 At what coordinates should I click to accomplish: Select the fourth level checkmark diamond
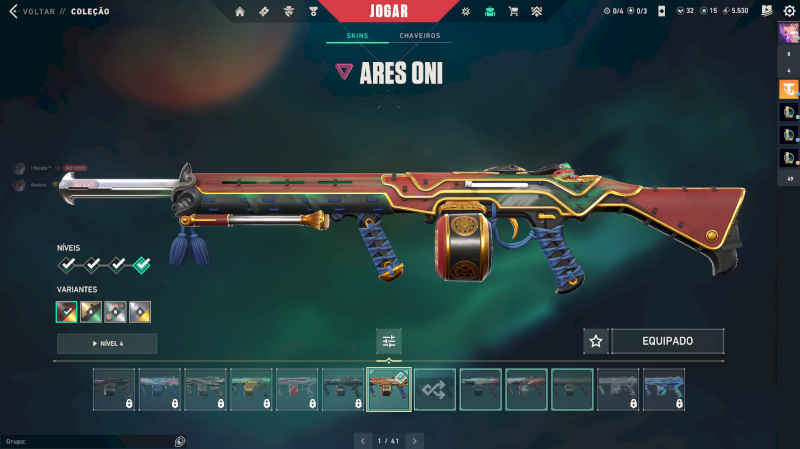coord(142,265)
